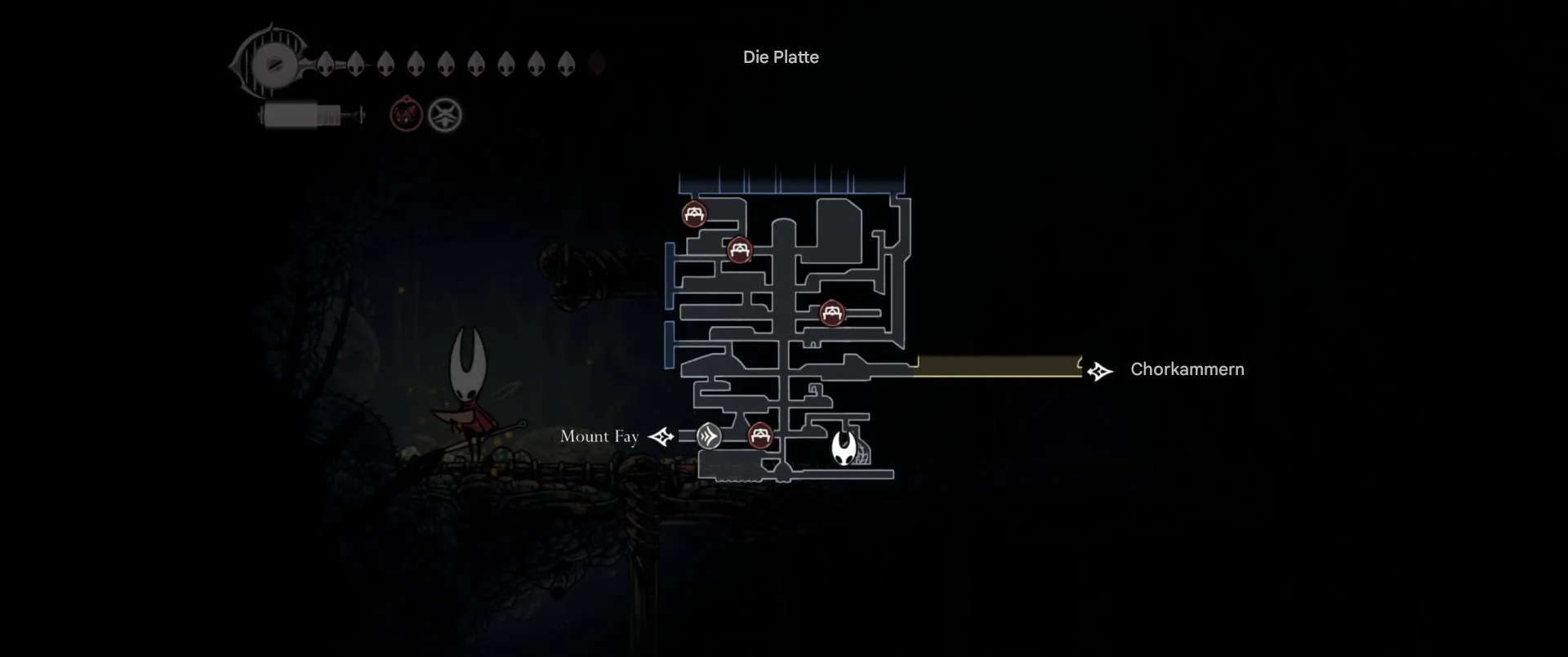Click the yellow passage leading to Chorkammern

998,366
